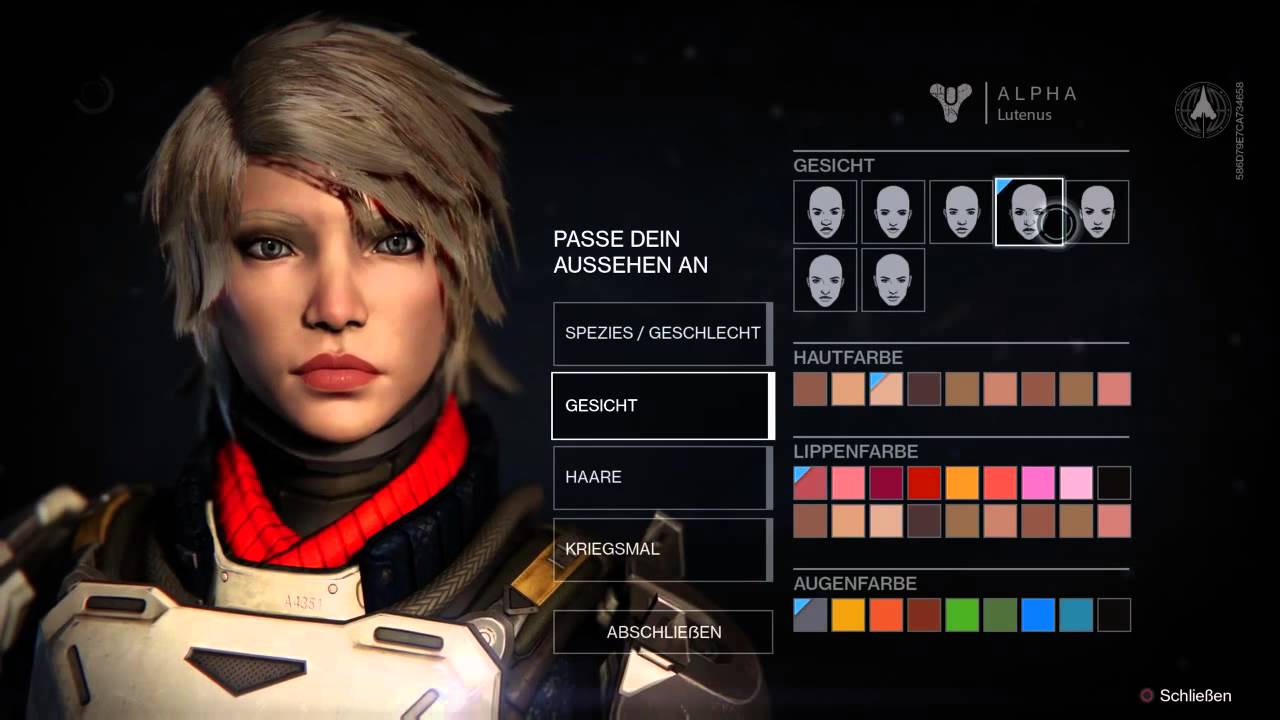
Task: Select the orange-yellow eye color swatch
Action: (848, 615)
